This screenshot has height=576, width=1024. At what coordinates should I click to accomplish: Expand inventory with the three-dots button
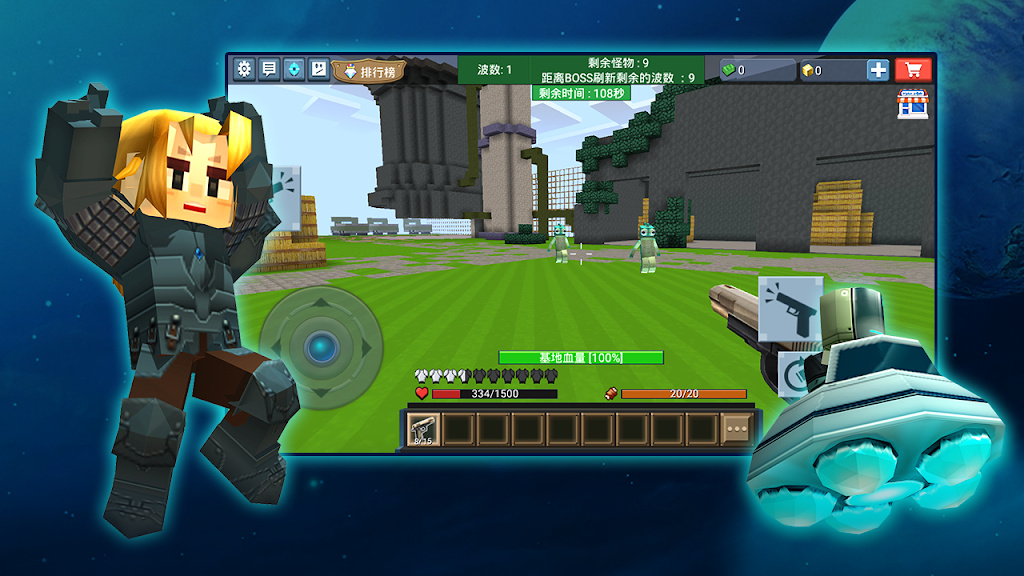pos(738,429)
